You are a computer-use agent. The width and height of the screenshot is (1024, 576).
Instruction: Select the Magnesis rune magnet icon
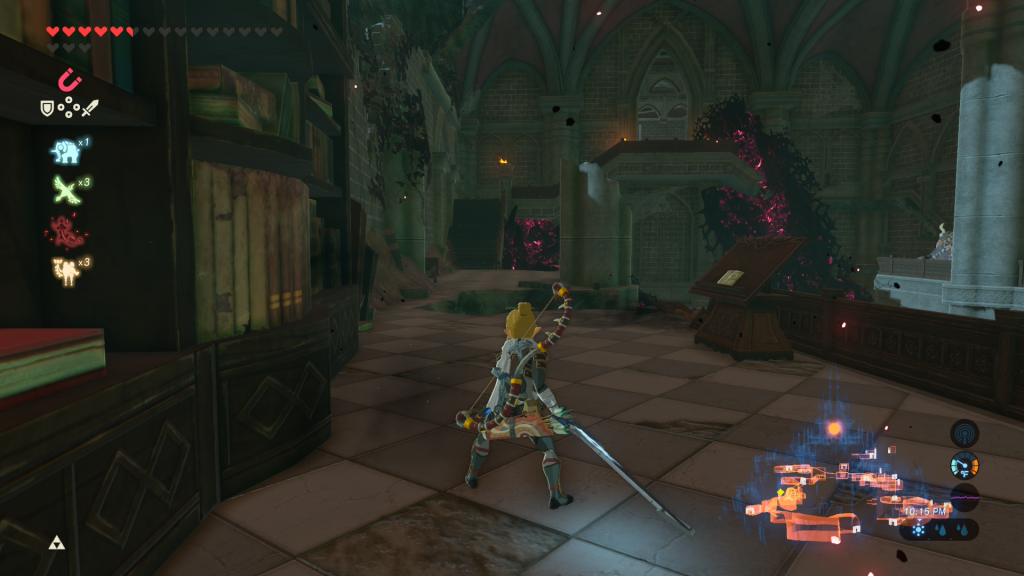68,79
